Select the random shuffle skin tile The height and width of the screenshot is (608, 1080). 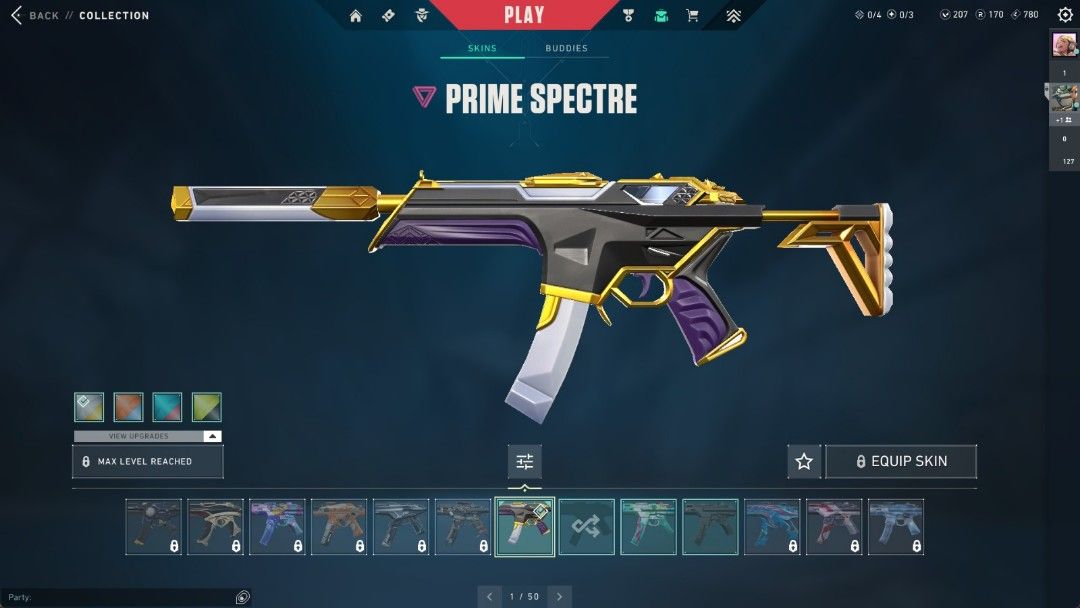(x=586, y=527)
